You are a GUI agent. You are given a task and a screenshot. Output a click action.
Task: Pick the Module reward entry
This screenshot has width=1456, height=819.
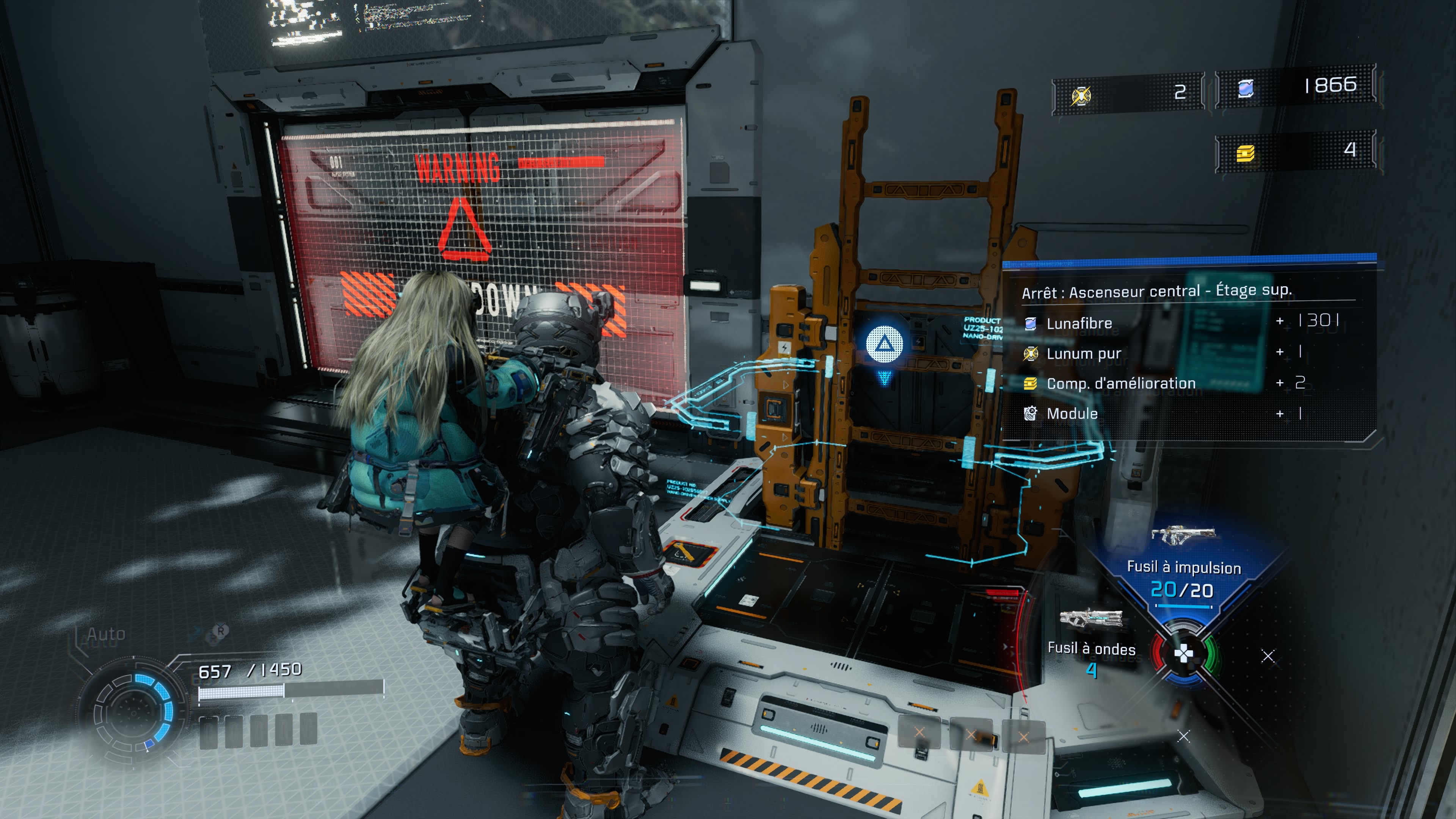point(1181,414)
